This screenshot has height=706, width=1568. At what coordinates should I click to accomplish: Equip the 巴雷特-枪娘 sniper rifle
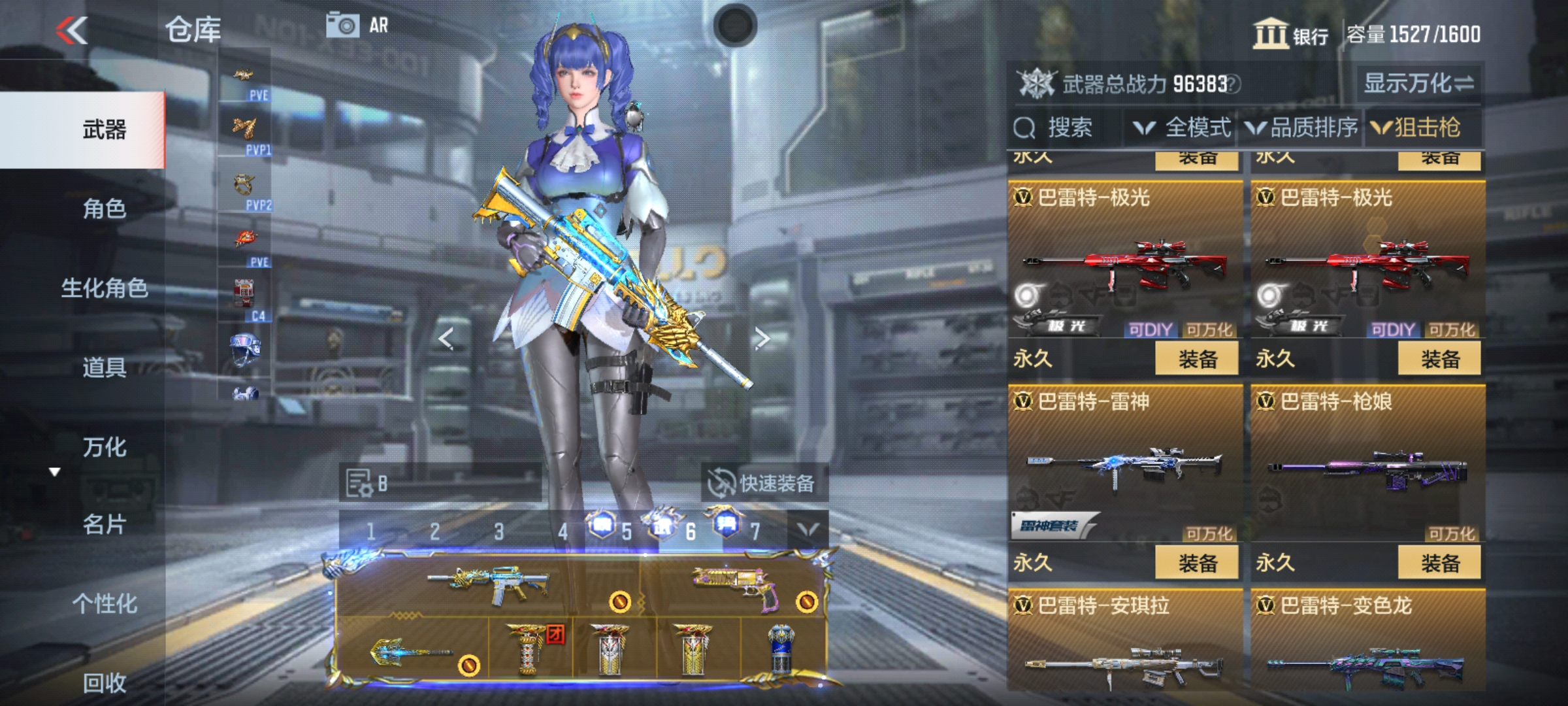click(1439, 563)
